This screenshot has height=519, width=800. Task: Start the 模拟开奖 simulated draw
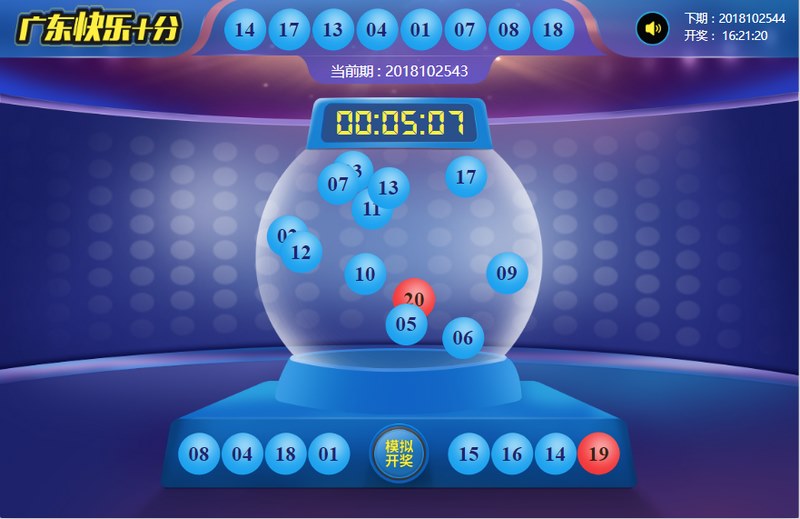pyautogui.click(x=399, y=454)
